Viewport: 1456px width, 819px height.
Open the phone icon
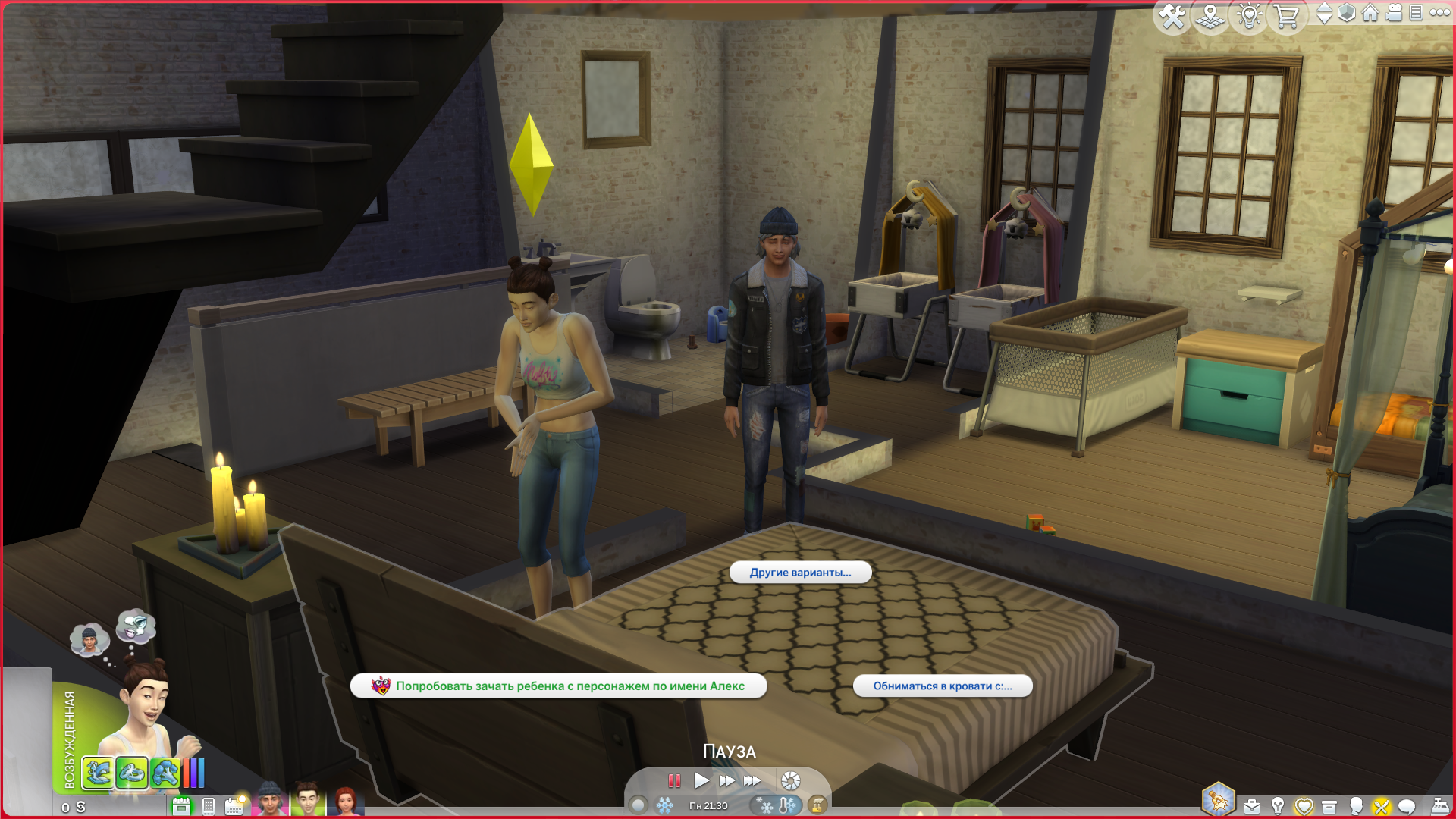click(x=209, y=807)
